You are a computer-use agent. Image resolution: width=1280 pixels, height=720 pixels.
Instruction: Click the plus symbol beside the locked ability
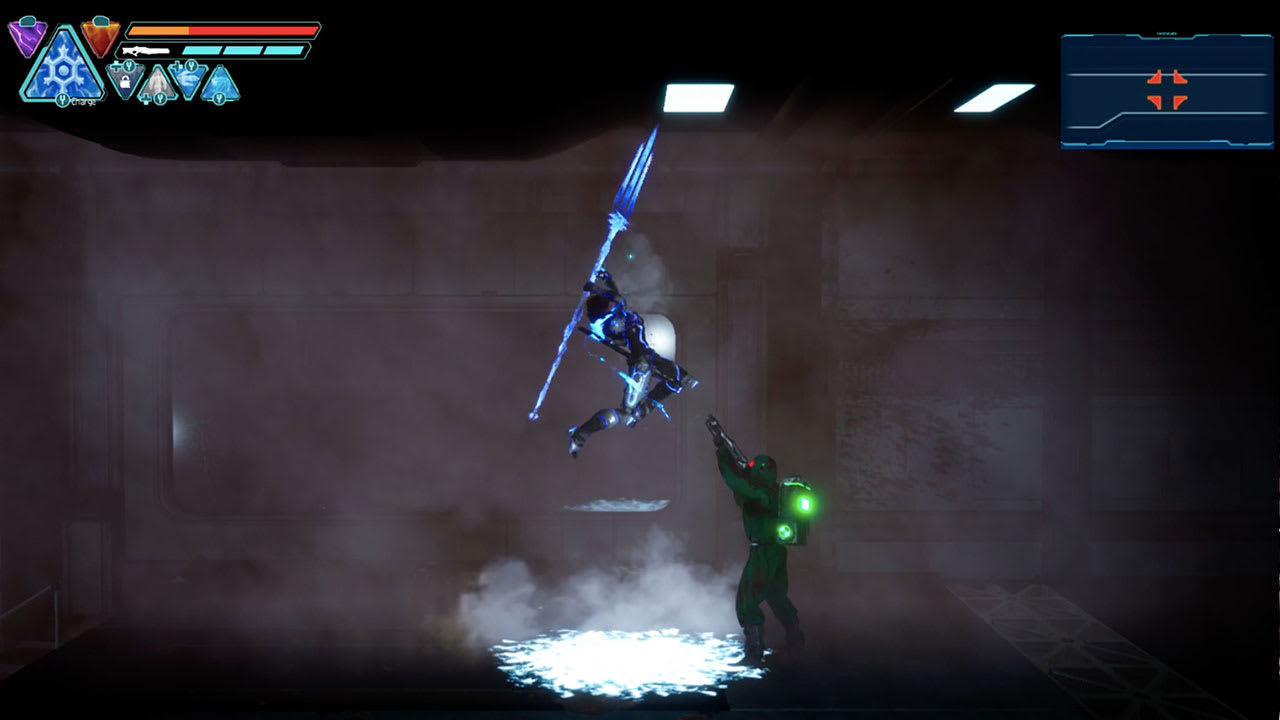pos(116,65)
